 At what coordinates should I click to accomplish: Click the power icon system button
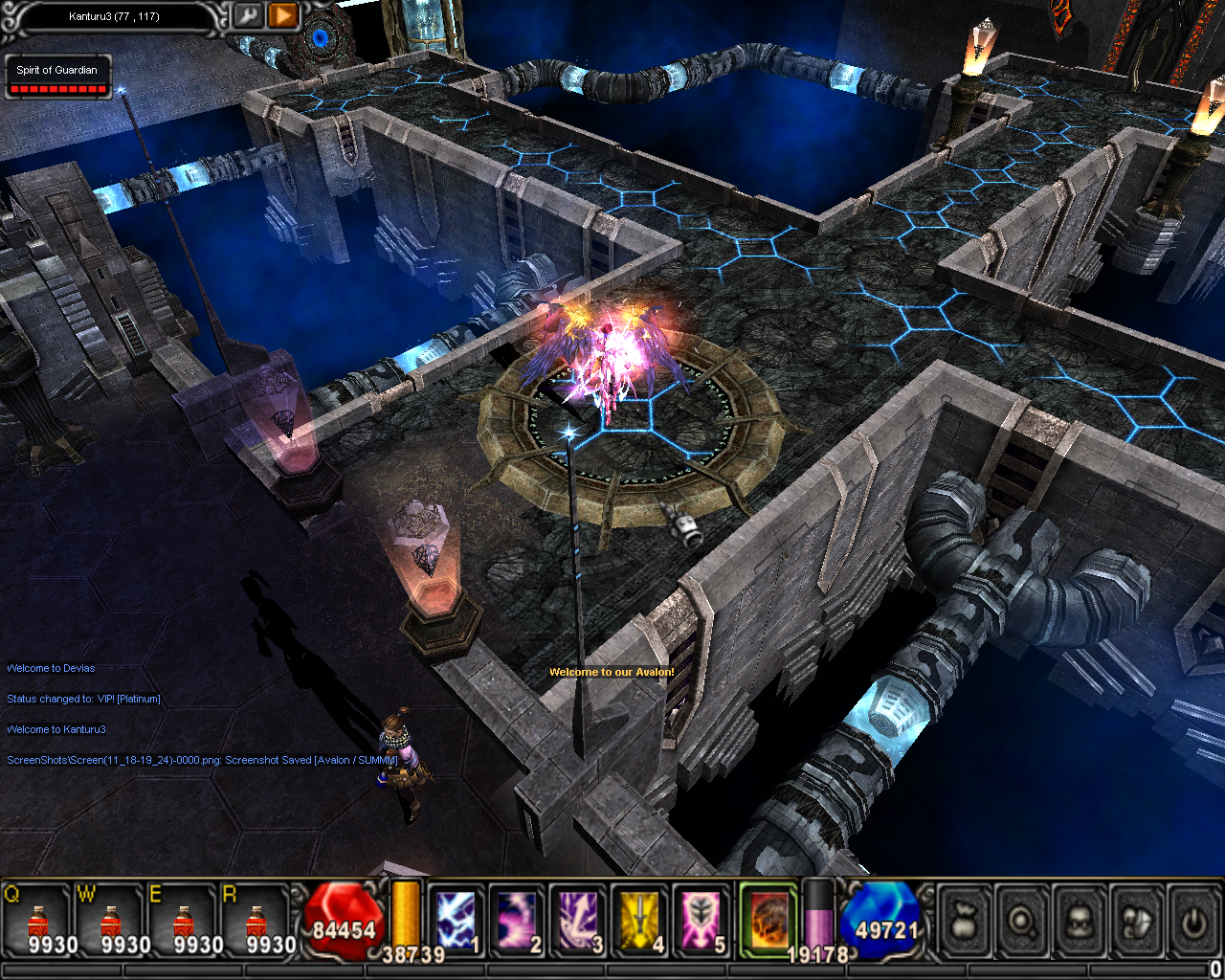point(1192,922)
